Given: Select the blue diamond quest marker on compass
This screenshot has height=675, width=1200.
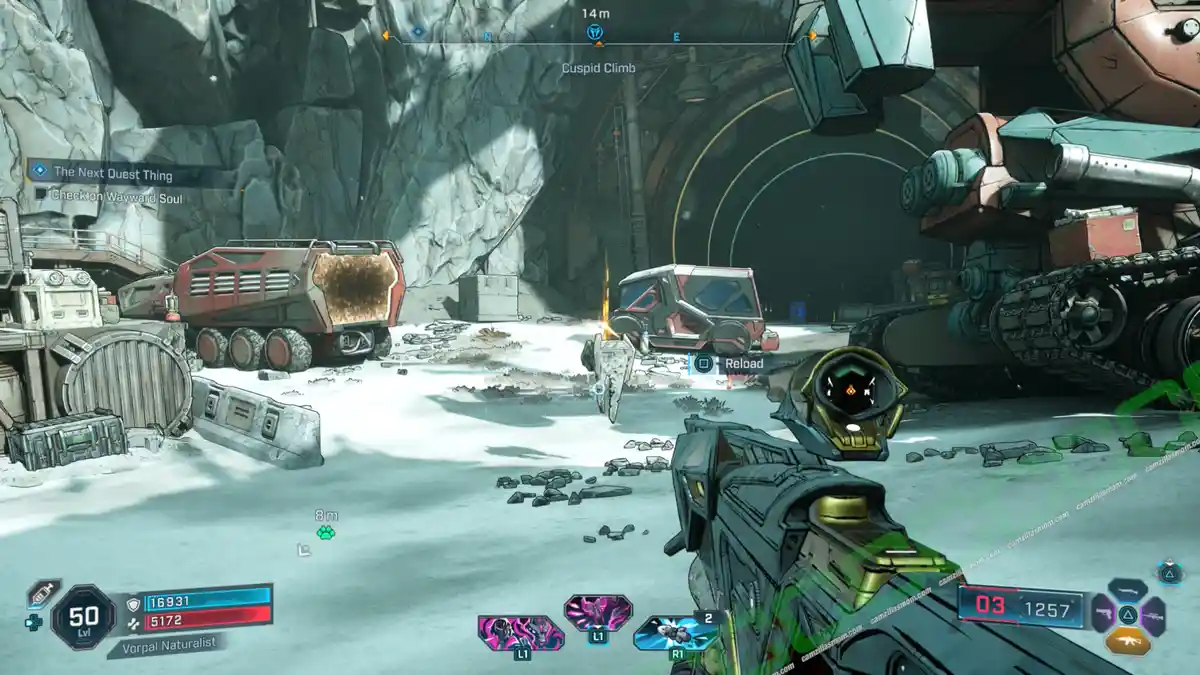Looking at the screenshot, I should [x=418, y=32].
